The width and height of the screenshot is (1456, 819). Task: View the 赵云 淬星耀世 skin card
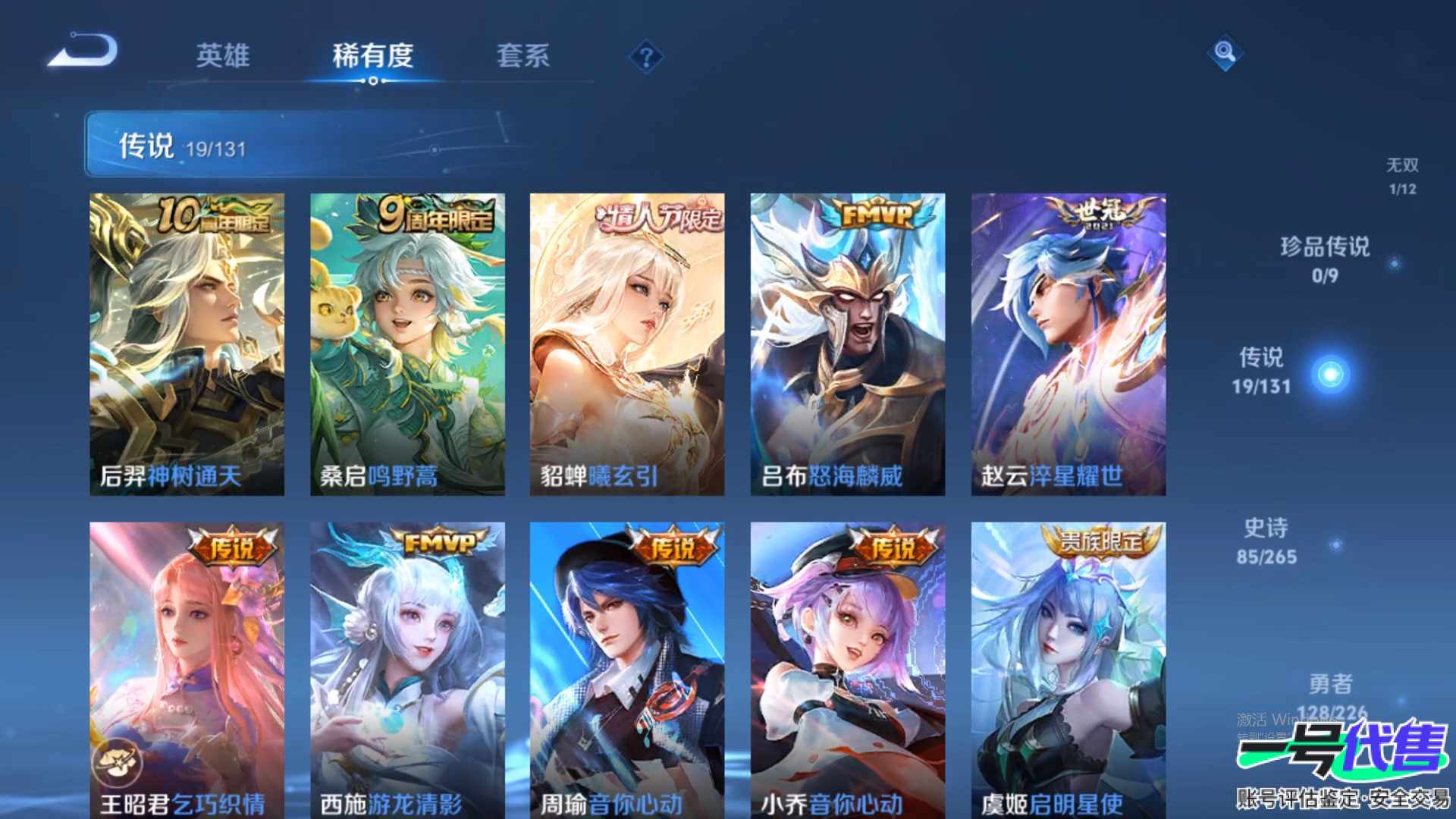1068,344
